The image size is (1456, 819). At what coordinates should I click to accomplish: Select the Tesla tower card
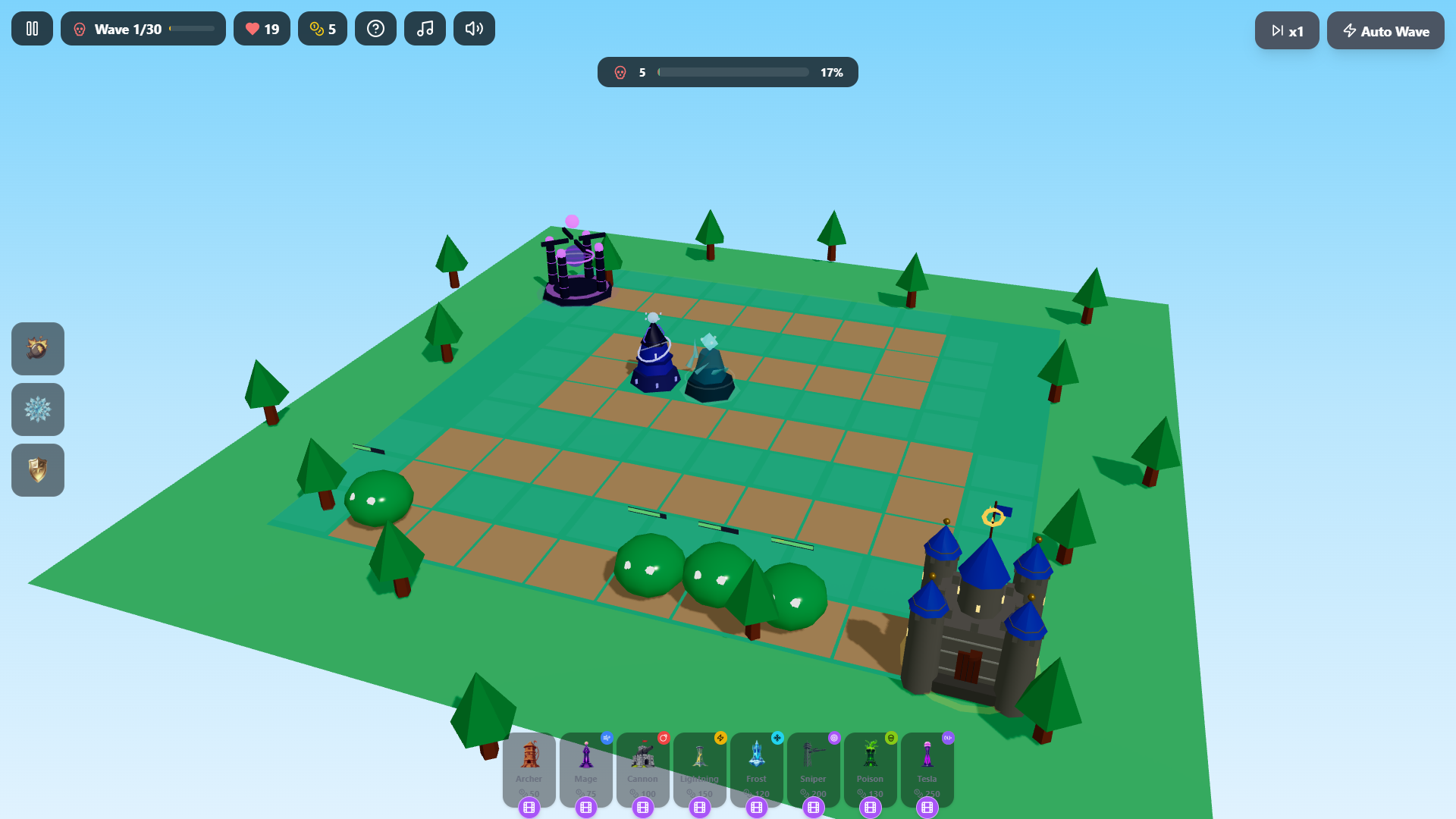coord(927,766)
